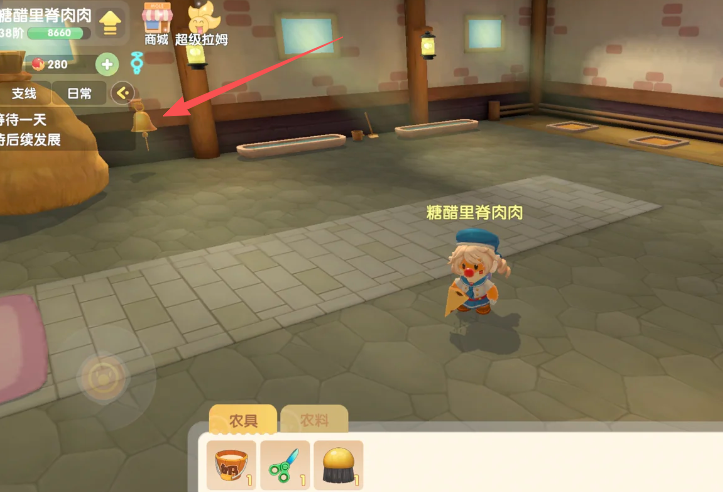The width and height of the screenshot is (723, 492).
Task: Switch to the 日常 quest tab
Action: click(x=79, y=93)
